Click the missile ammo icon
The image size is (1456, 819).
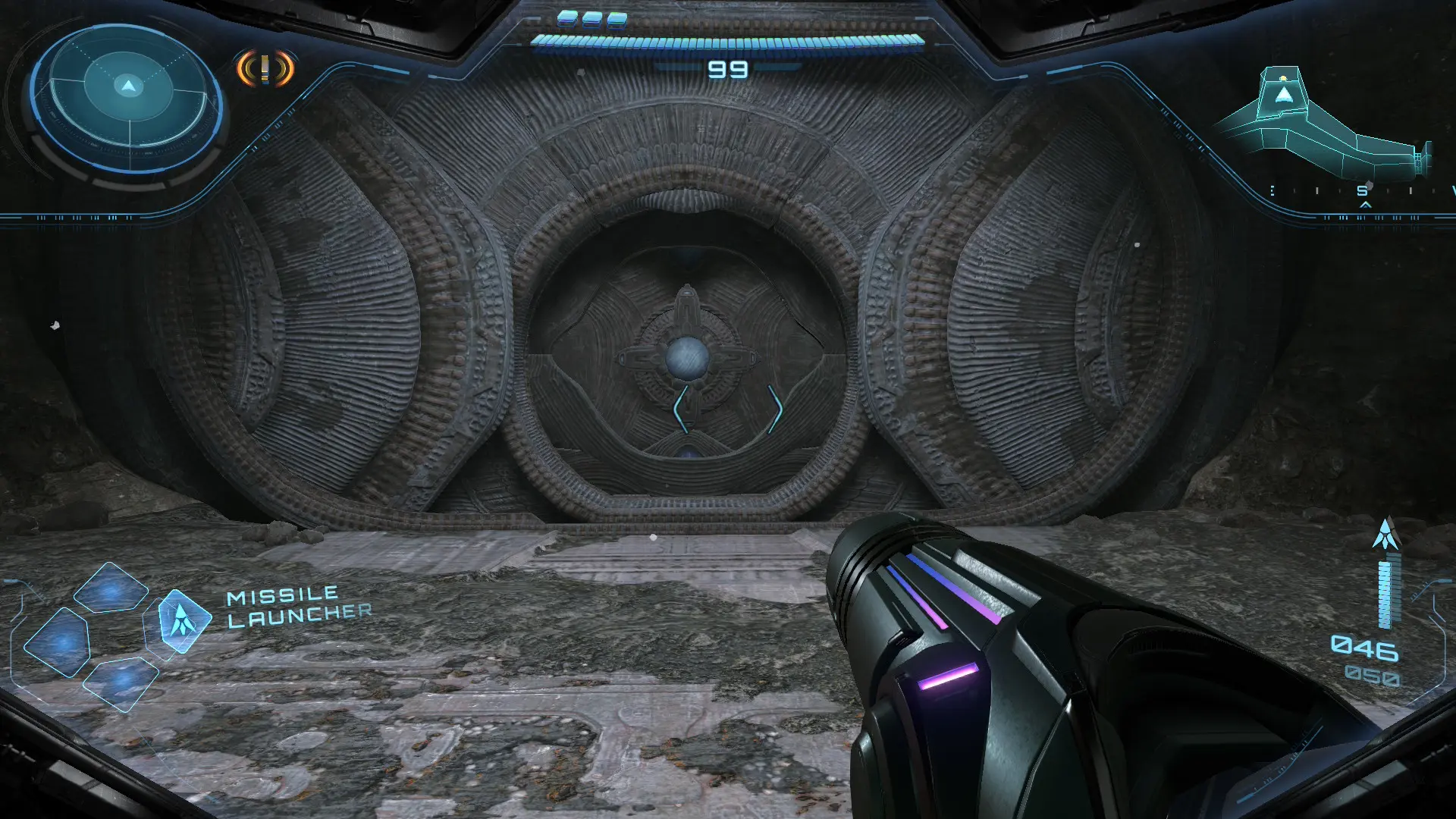pyautogui.click(x=1386, y=535)
